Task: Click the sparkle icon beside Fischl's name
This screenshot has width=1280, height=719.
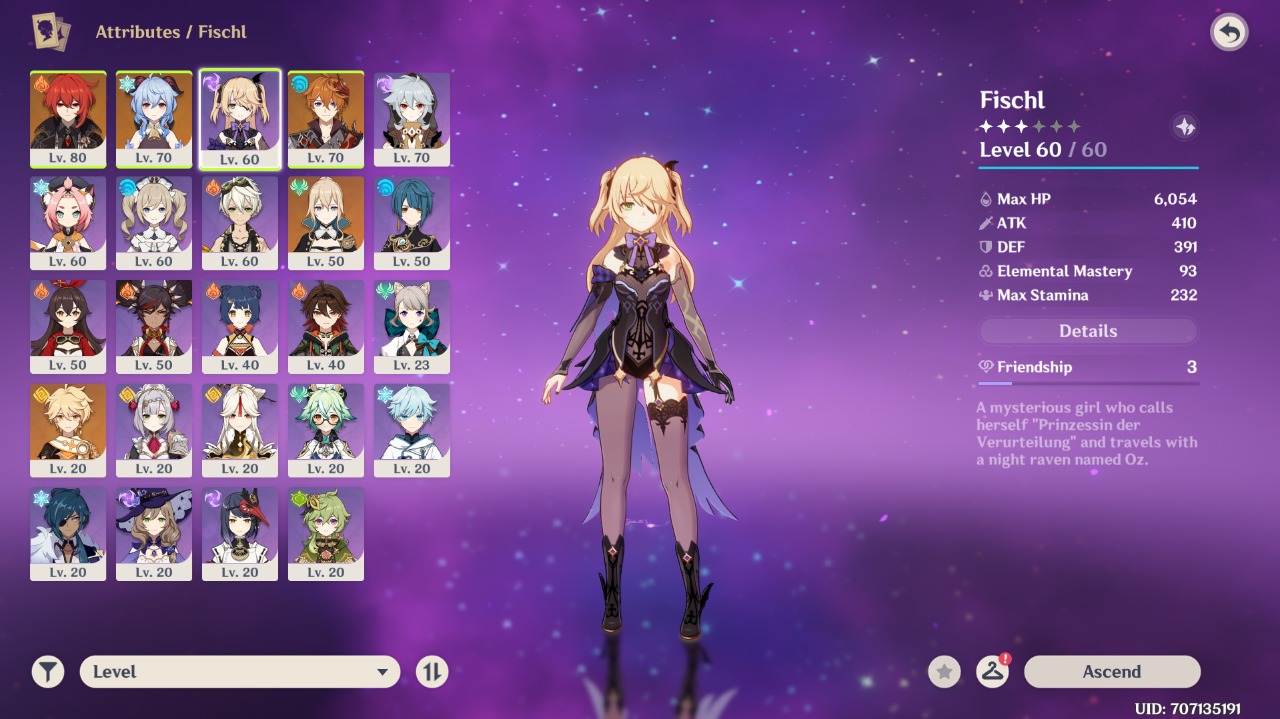Action: pos(1185,127)
